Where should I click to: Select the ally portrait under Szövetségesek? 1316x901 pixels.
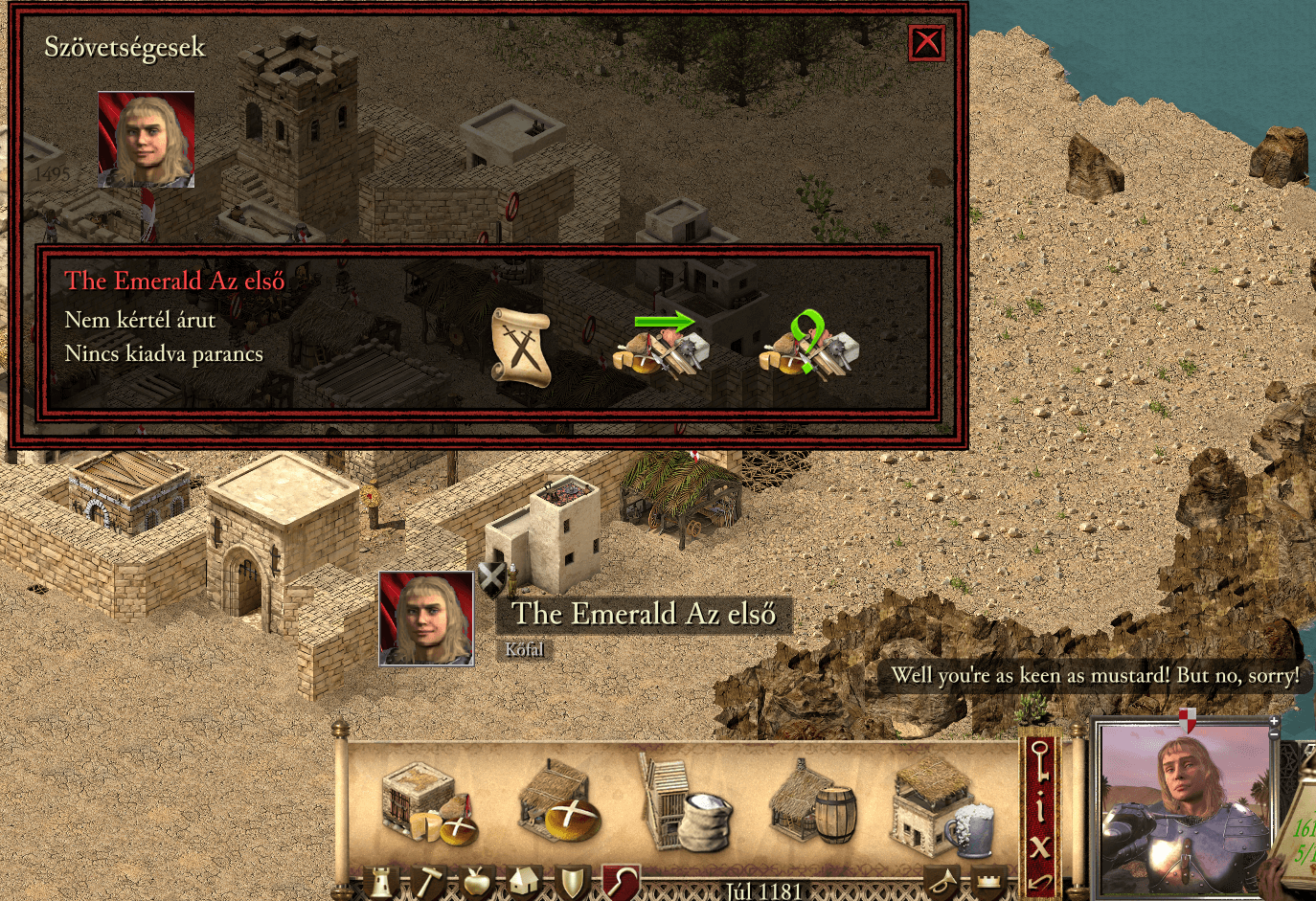click(147, 140)
